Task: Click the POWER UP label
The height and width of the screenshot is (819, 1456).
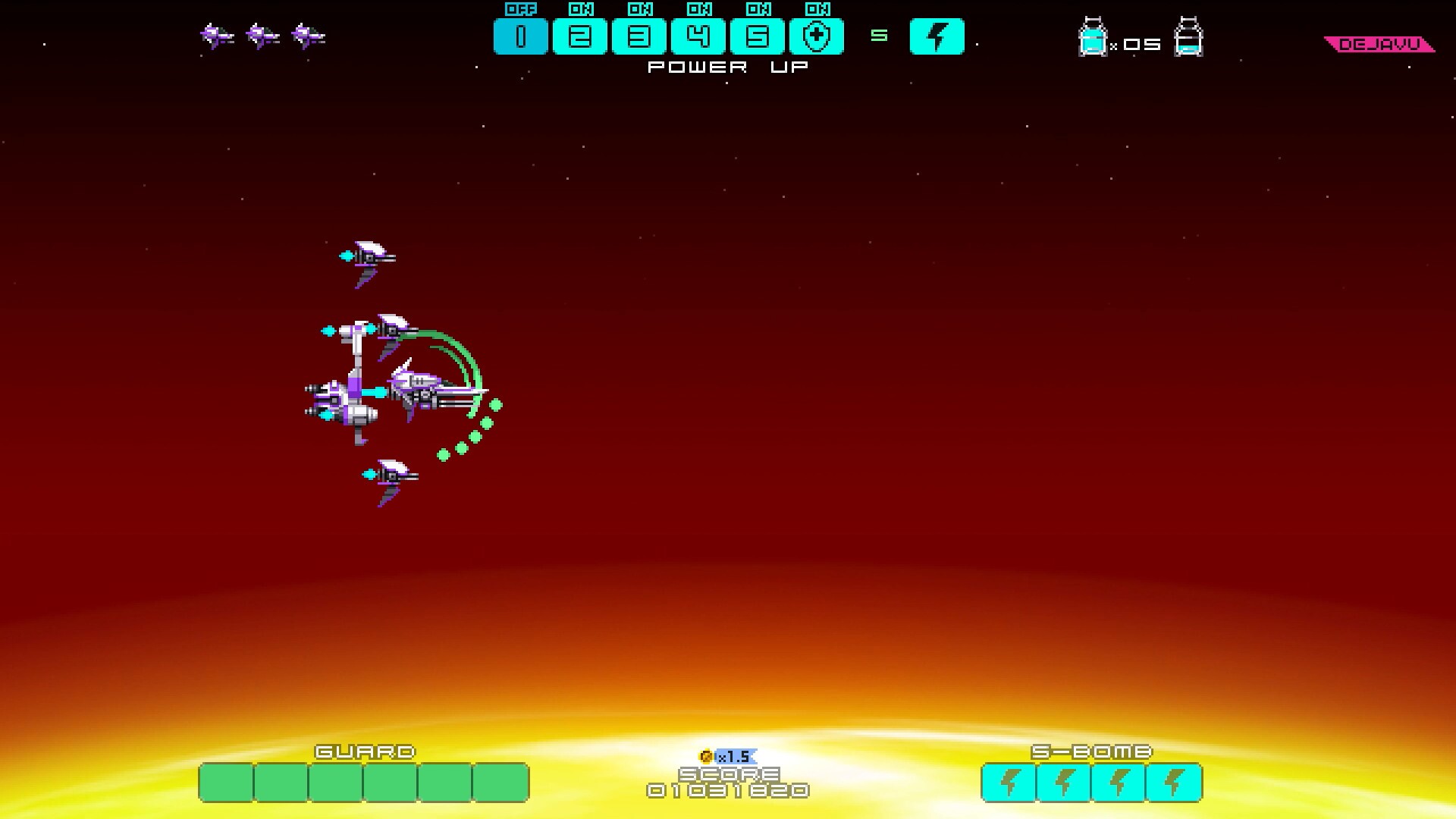Action: (726, 67)
